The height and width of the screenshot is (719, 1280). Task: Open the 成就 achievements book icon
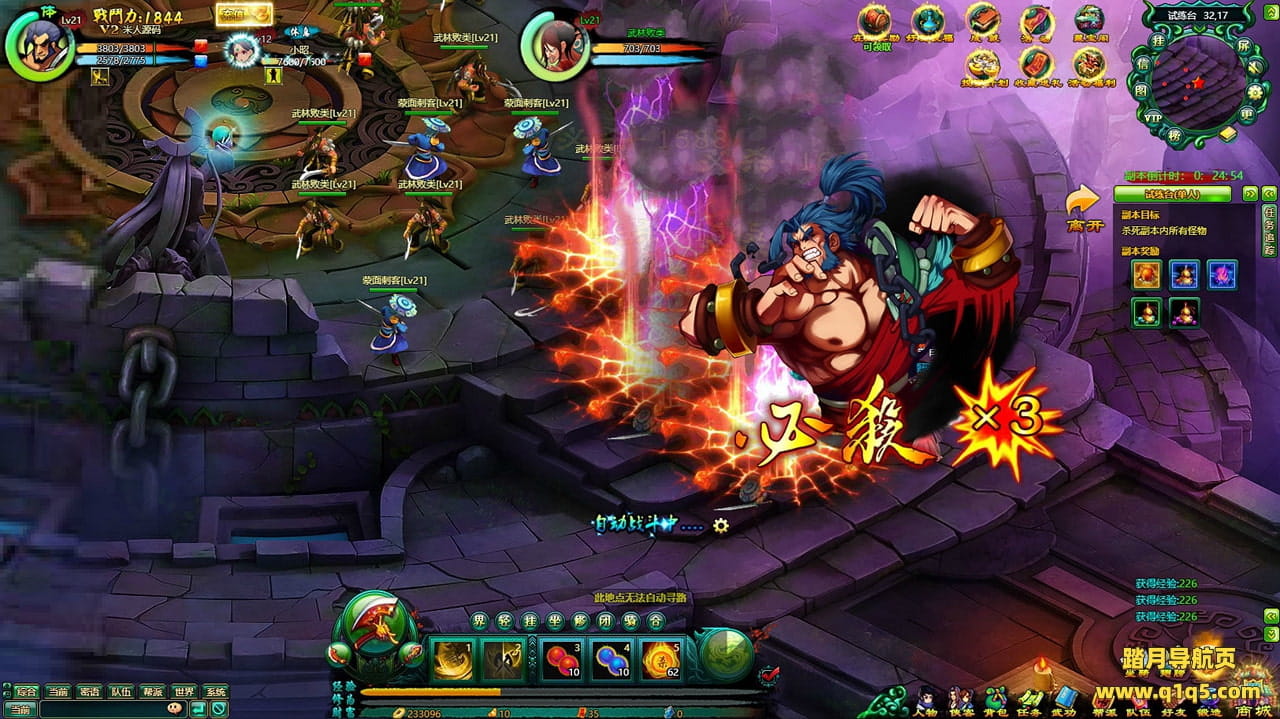click(x=983, y=20)
